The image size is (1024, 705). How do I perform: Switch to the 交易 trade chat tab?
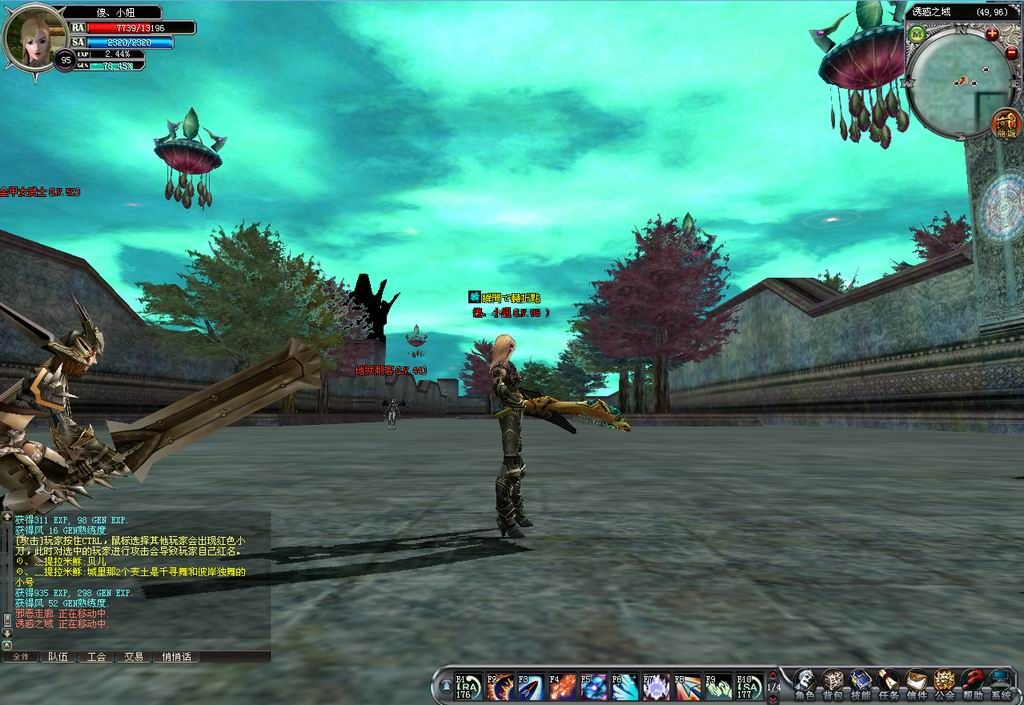click(x=134, y=657)
